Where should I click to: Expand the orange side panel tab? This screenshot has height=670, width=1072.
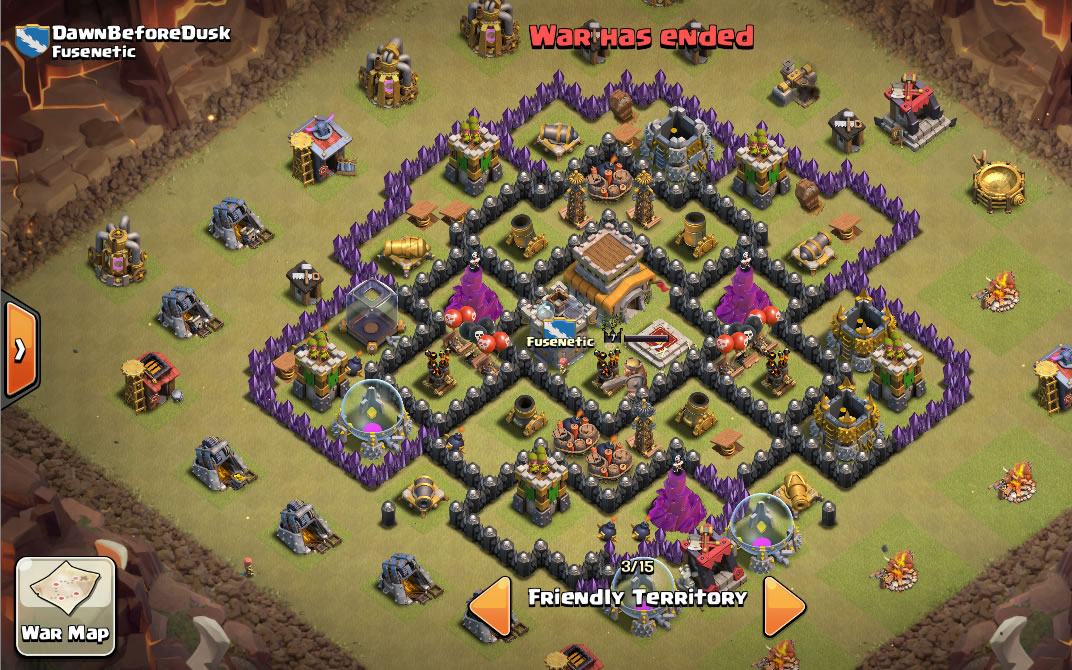tap(18, 349)
